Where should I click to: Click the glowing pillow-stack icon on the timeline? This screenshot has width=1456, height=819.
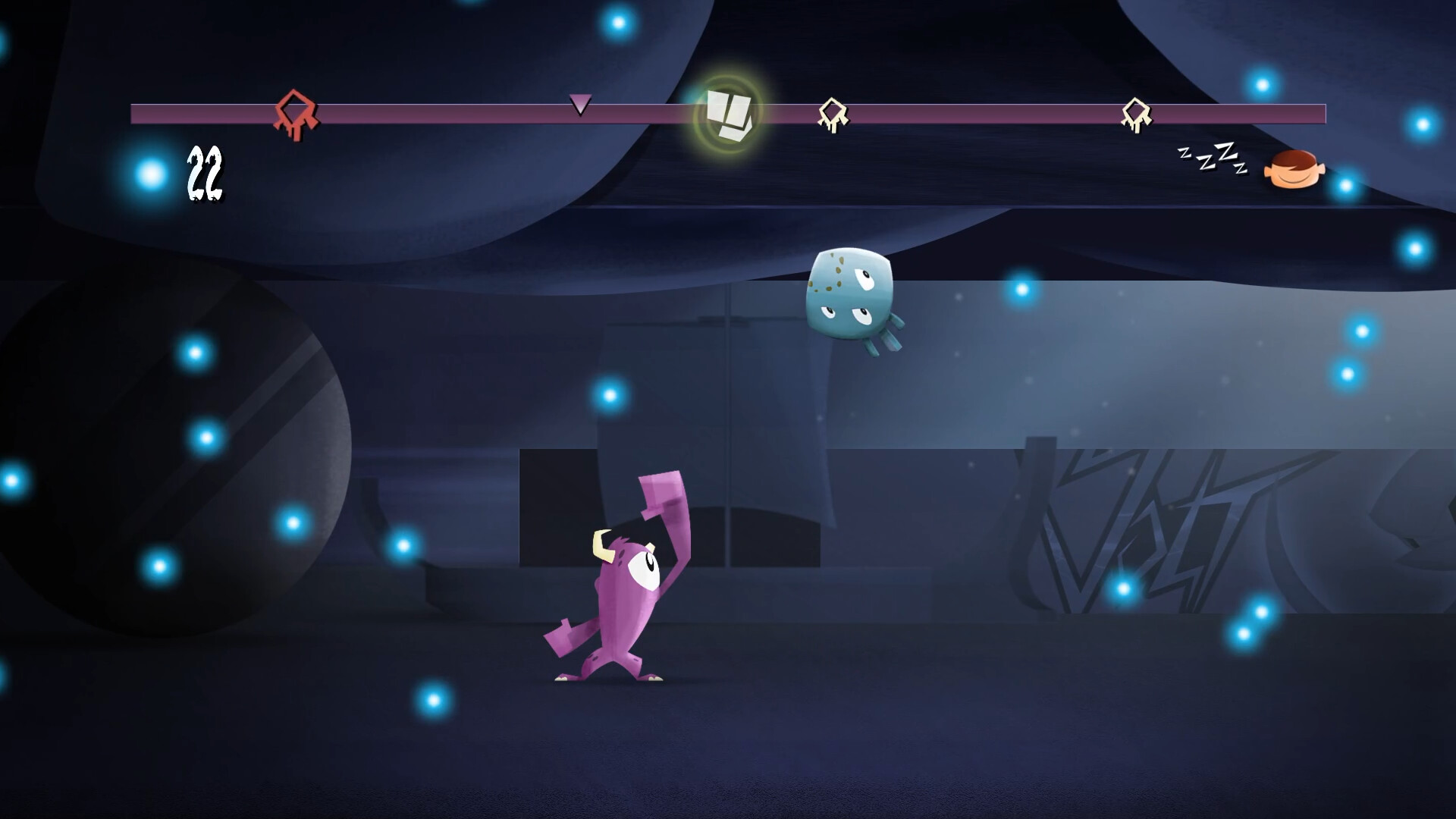click(x=726, y=114)
